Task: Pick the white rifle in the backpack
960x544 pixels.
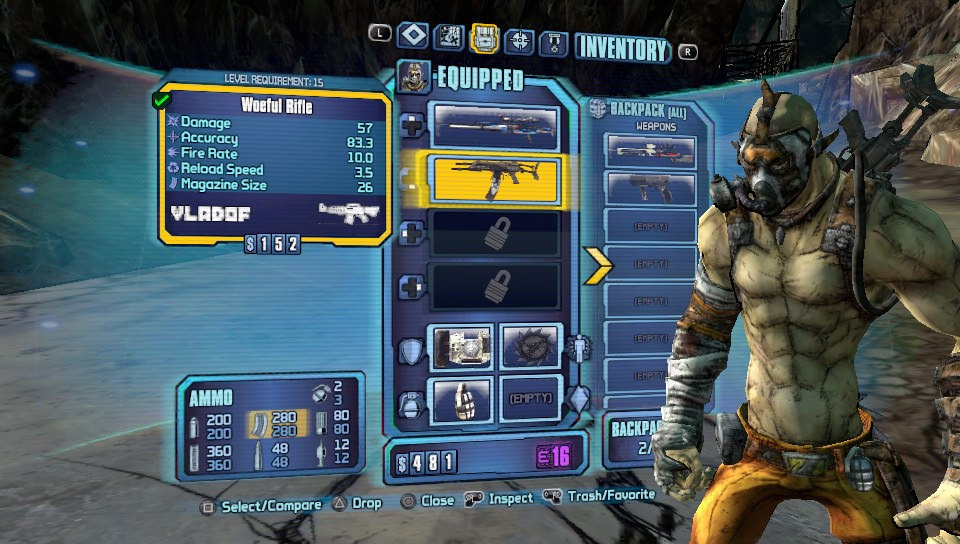Action: 650,150
